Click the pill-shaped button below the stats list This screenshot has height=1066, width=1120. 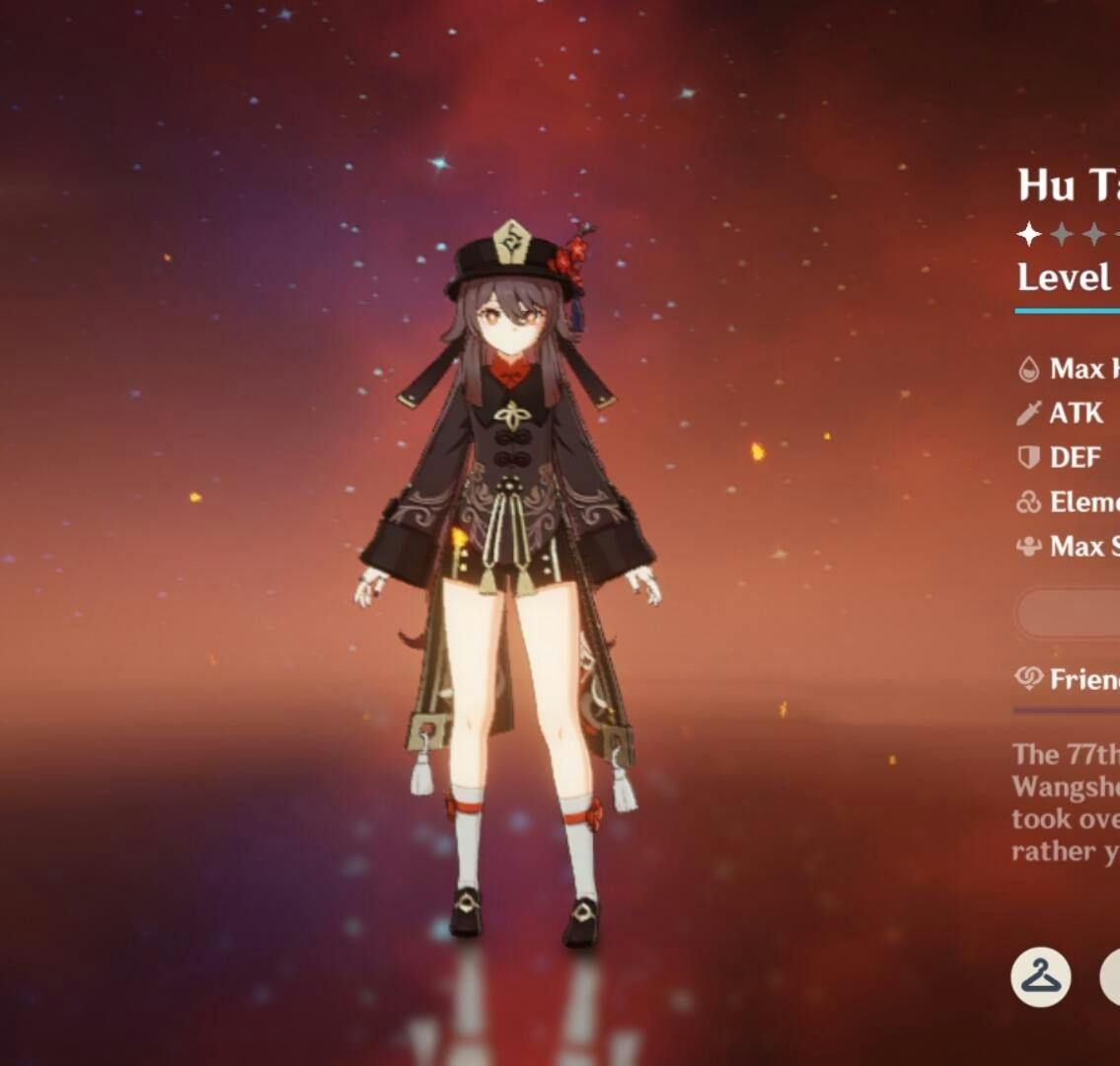tap(1071, 613)
